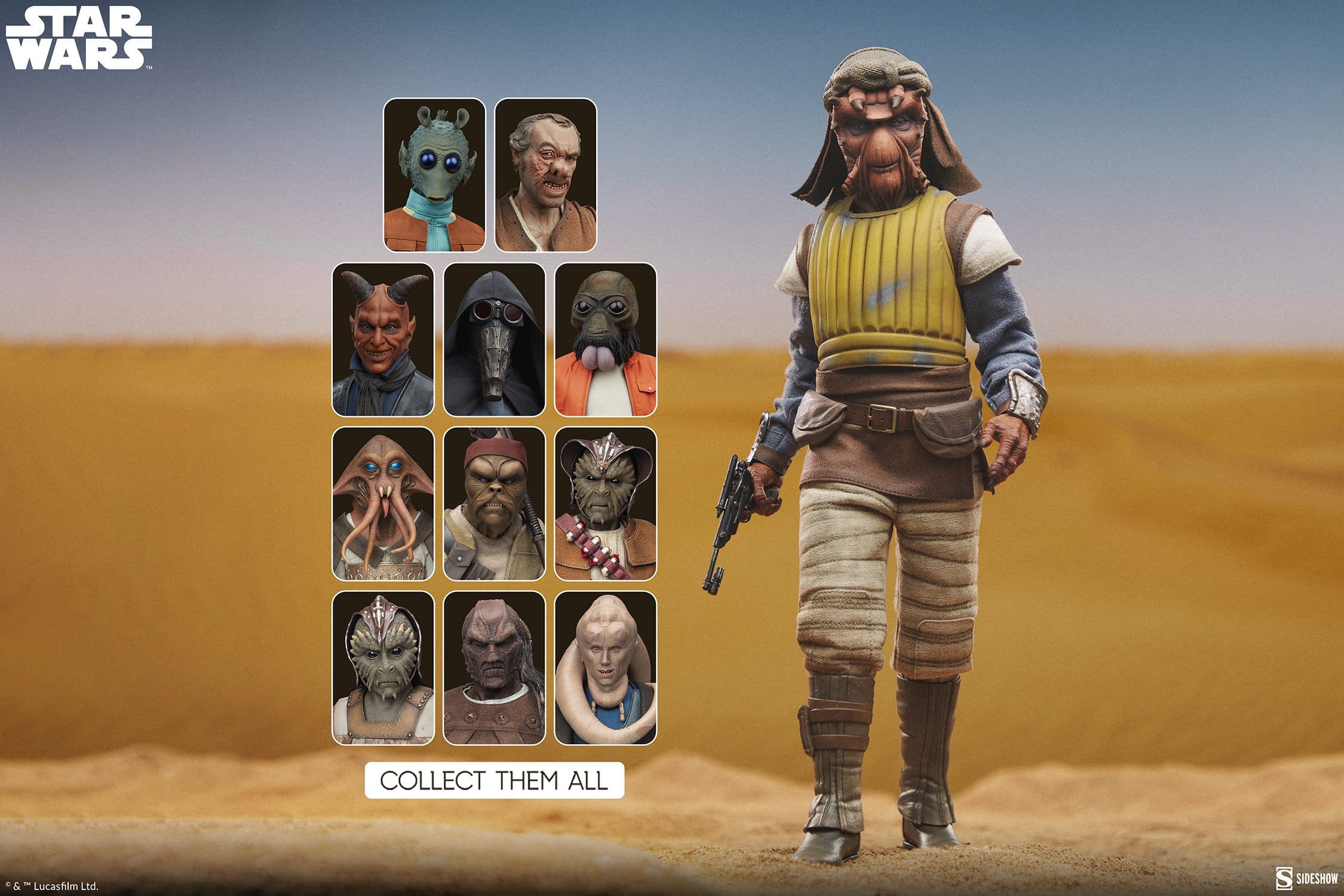
Task: Choose the blue-eyed tentacle-faced alien portrait
Action: [x=383, y=504]
